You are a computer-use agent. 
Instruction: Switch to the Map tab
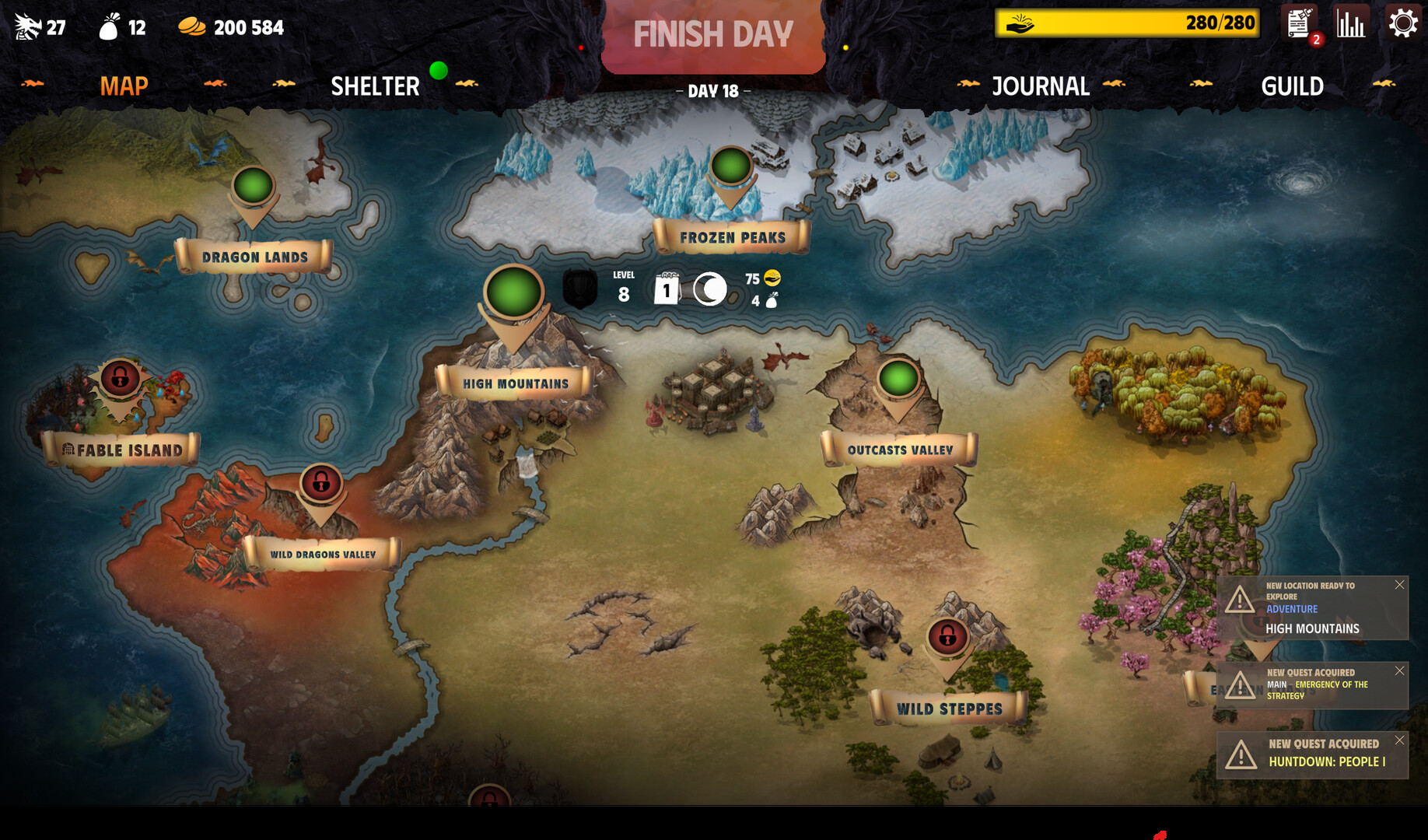[124, 86]
